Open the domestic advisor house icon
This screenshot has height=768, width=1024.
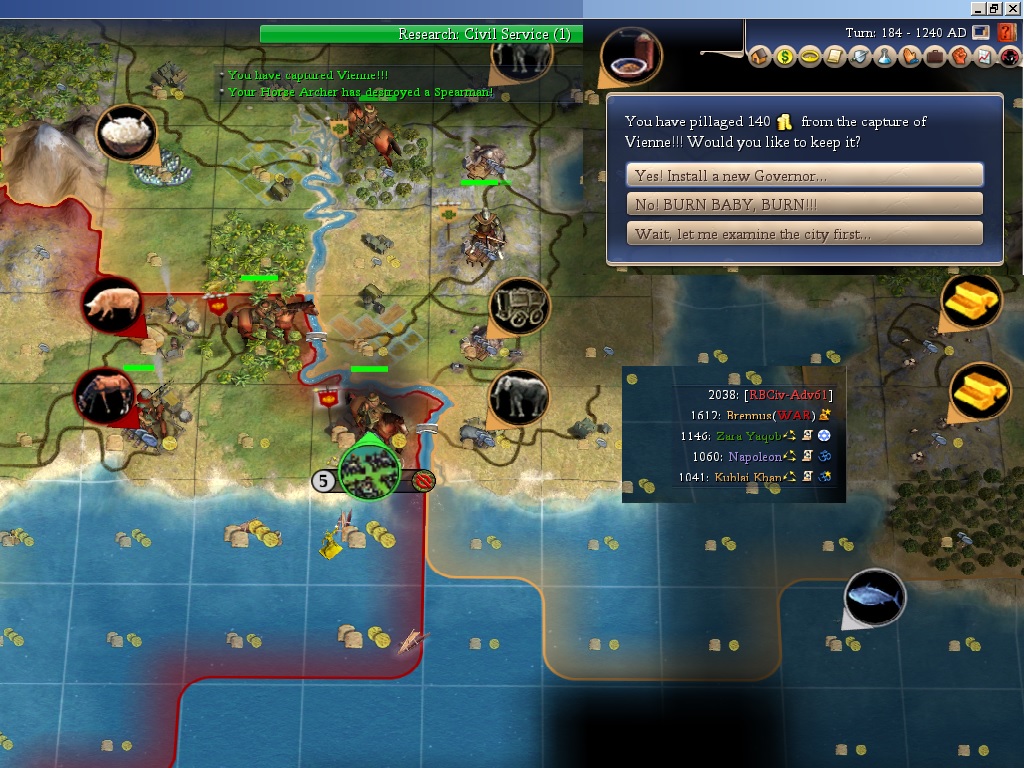tap(760, 57)
